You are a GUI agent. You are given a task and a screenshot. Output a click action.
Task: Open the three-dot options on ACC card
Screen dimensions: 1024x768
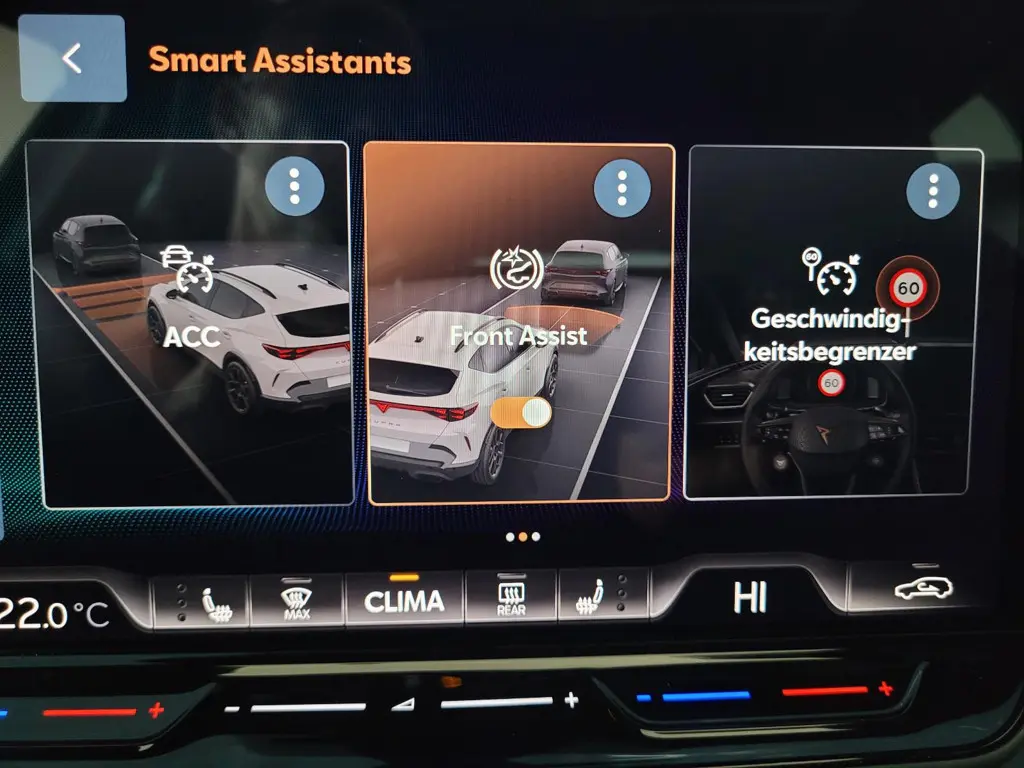(x=294, y=187)
